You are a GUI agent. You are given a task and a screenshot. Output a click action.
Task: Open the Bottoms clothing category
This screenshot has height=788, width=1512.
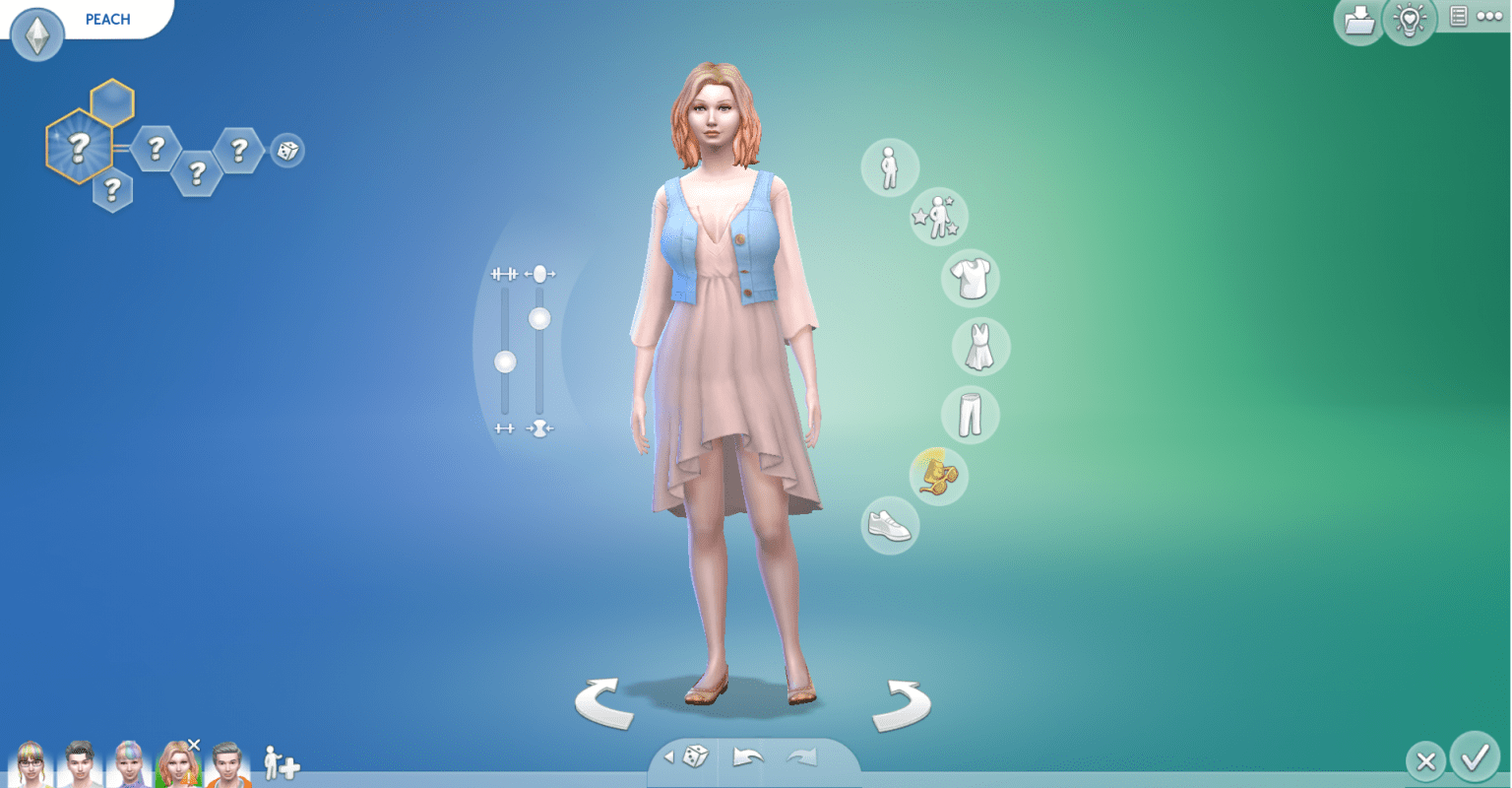[x=971, y=415]
